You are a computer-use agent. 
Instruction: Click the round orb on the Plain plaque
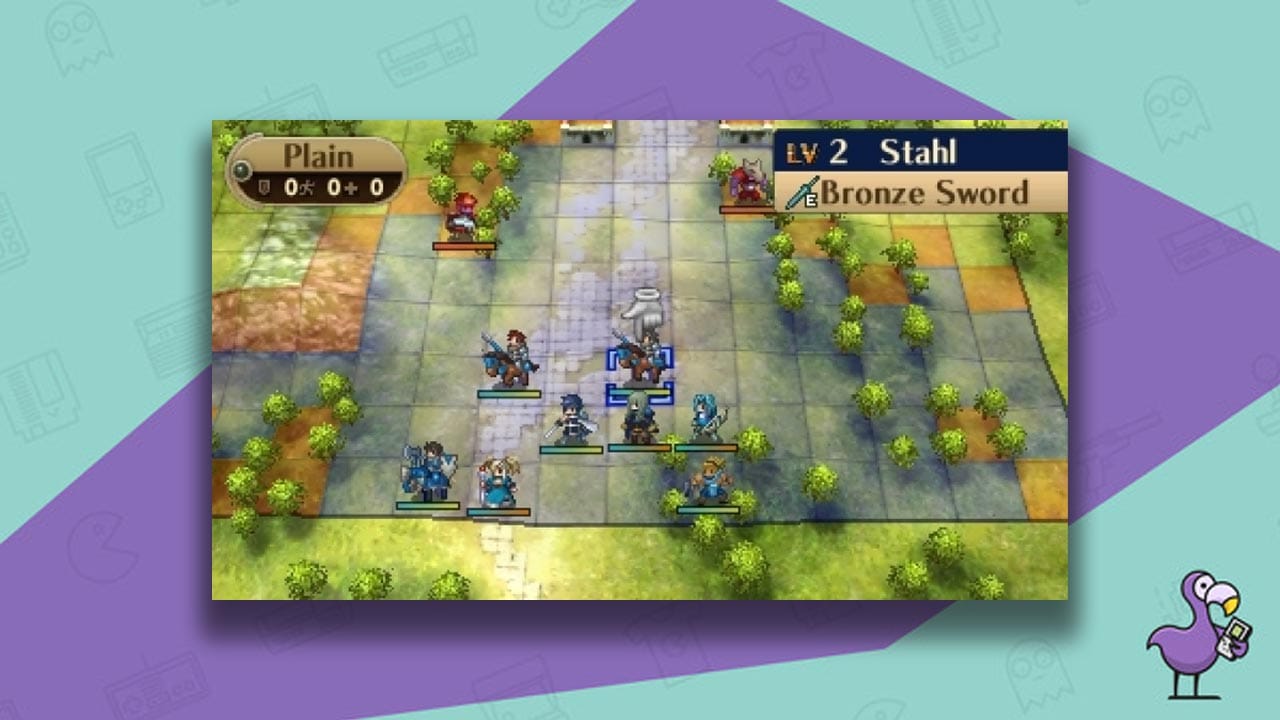tap(241, 170)
